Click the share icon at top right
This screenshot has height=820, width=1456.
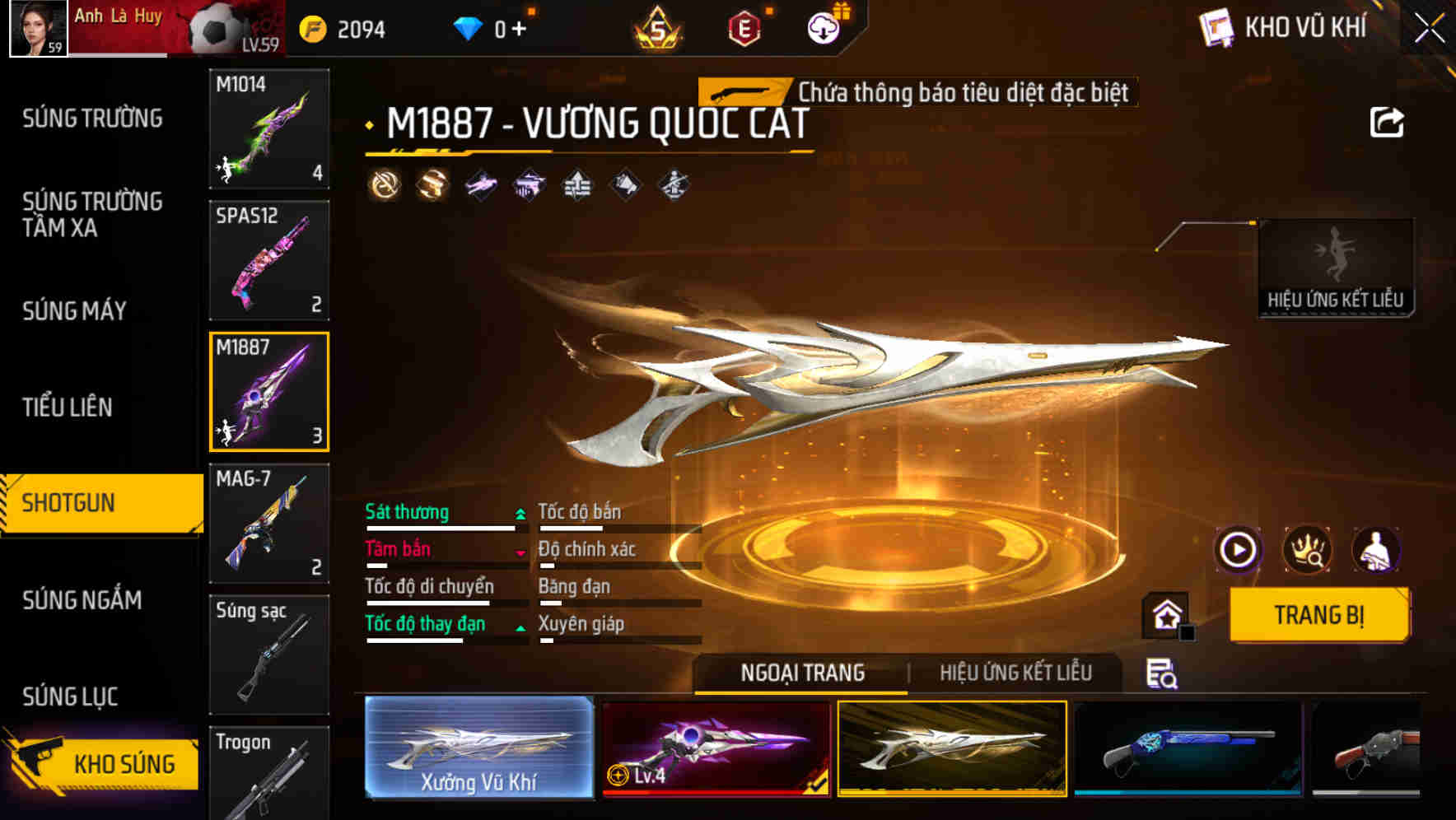point(1387,121)
